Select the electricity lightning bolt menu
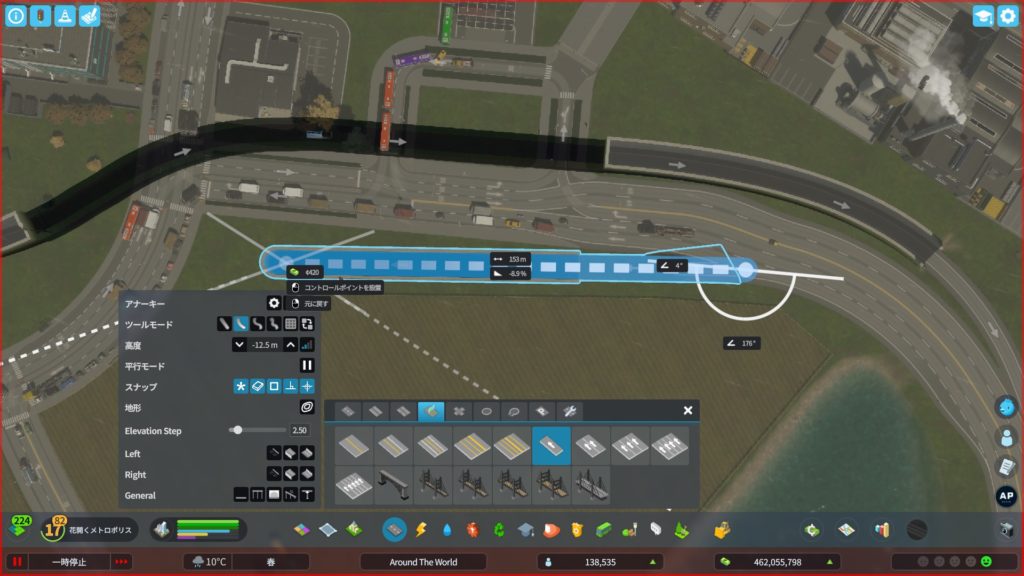This screenshot has height=576, width=1024. (421, 529)
